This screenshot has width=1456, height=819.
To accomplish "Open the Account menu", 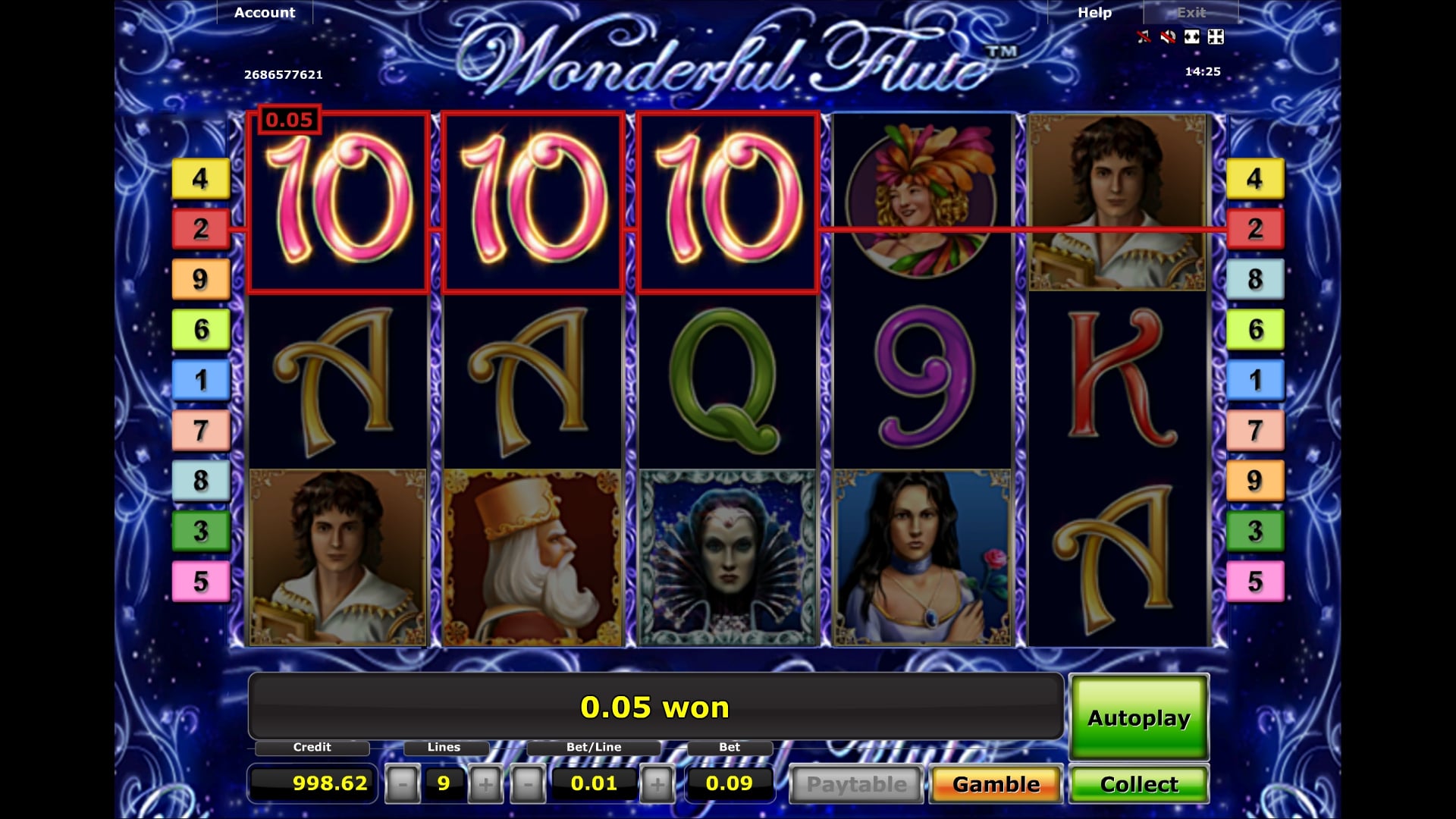I will click(265, 13).
